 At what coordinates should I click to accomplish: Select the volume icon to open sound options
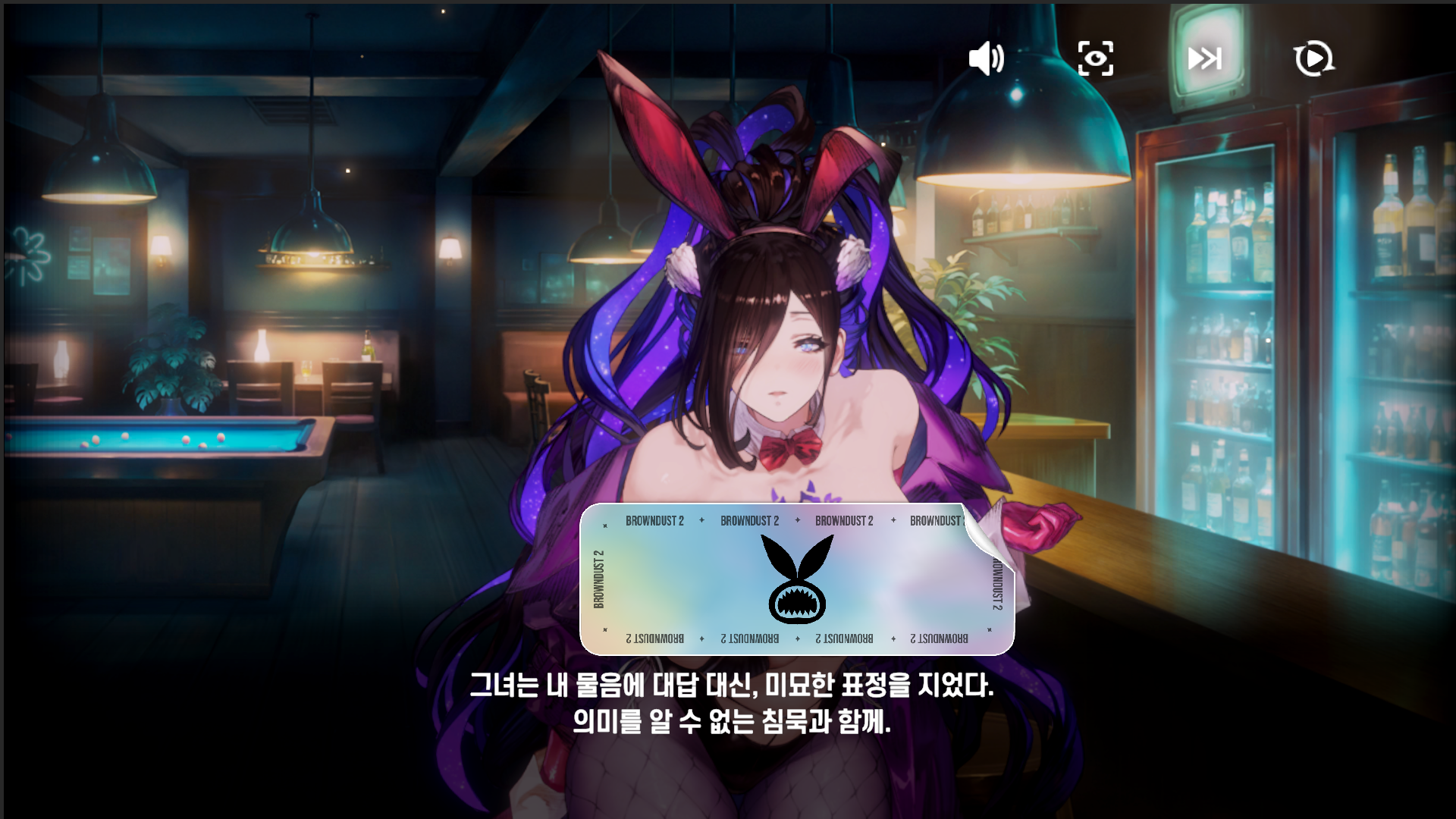(x=987, y=59)
